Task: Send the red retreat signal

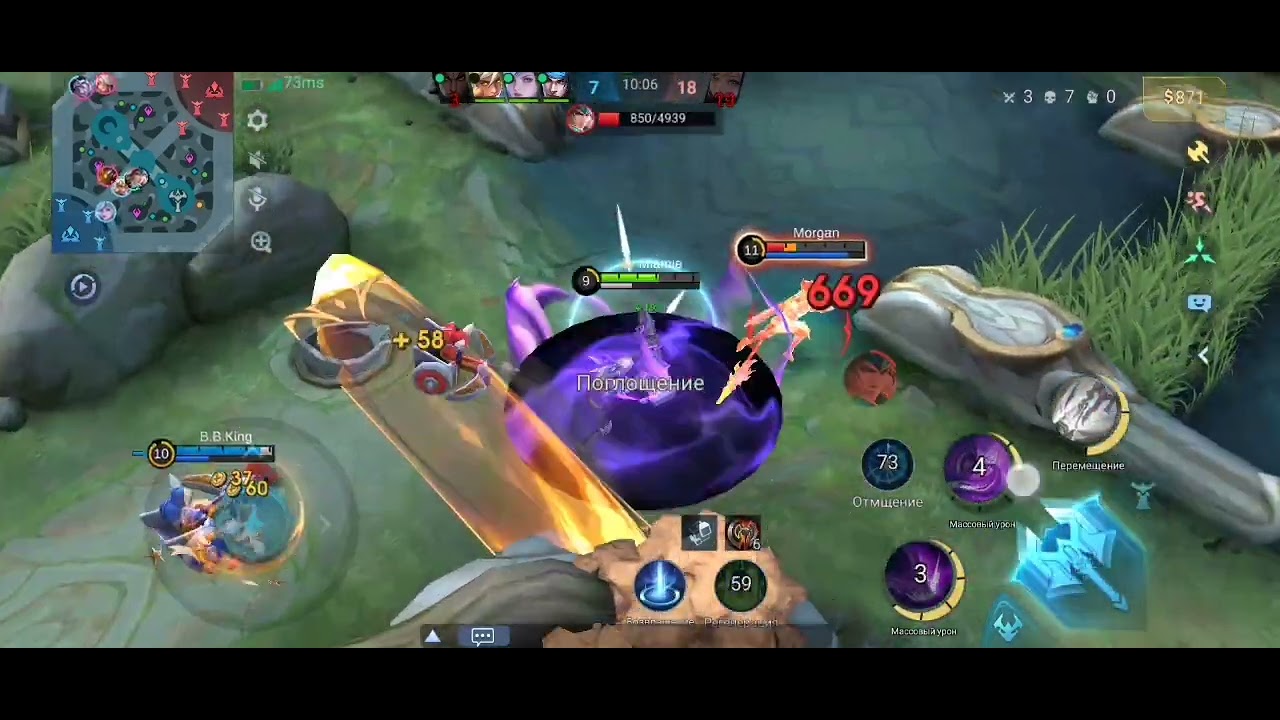Action: tap(1198, 201)
